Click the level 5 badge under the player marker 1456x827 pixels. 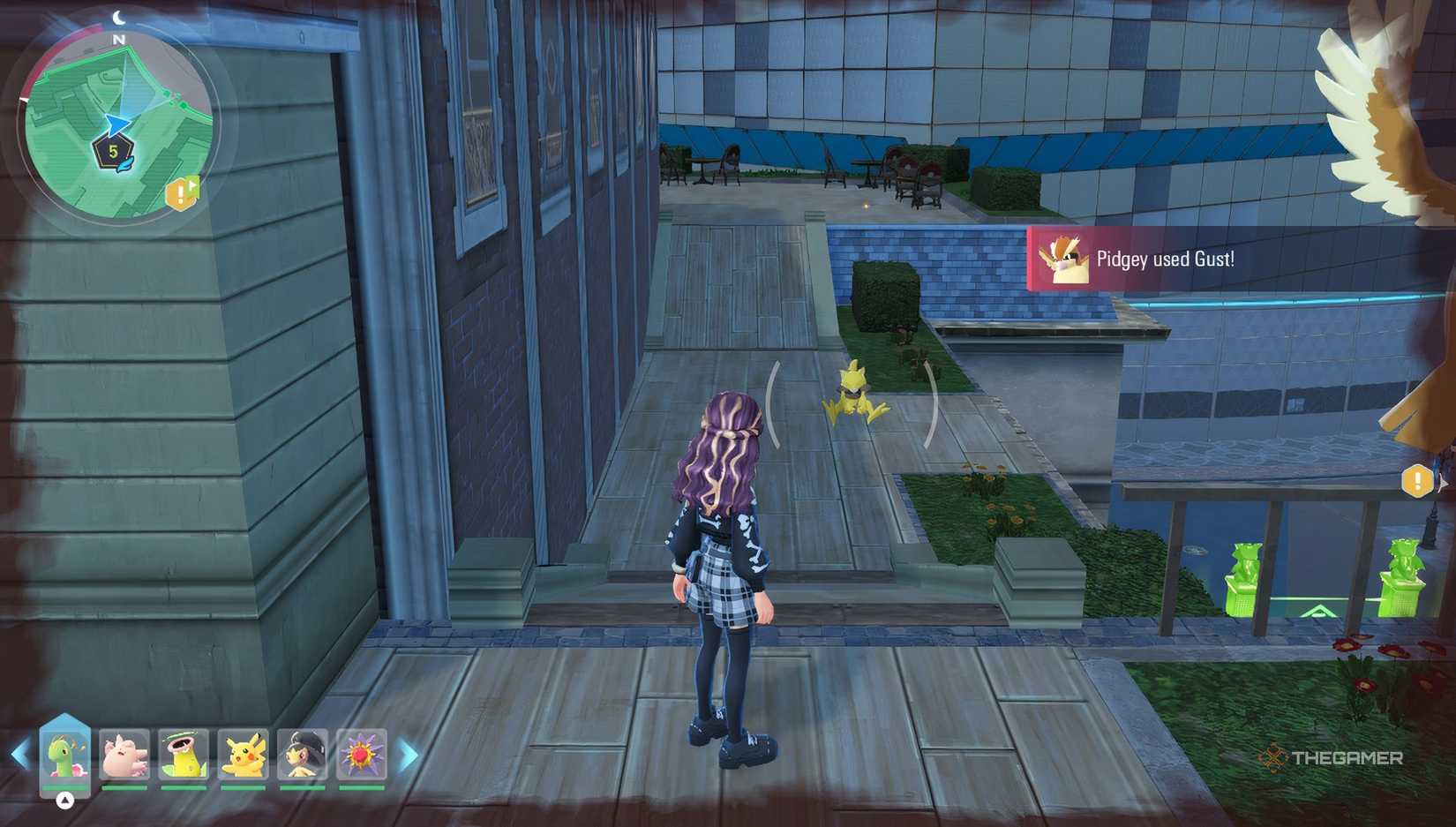pyautogui.click(x=113, y=153)
